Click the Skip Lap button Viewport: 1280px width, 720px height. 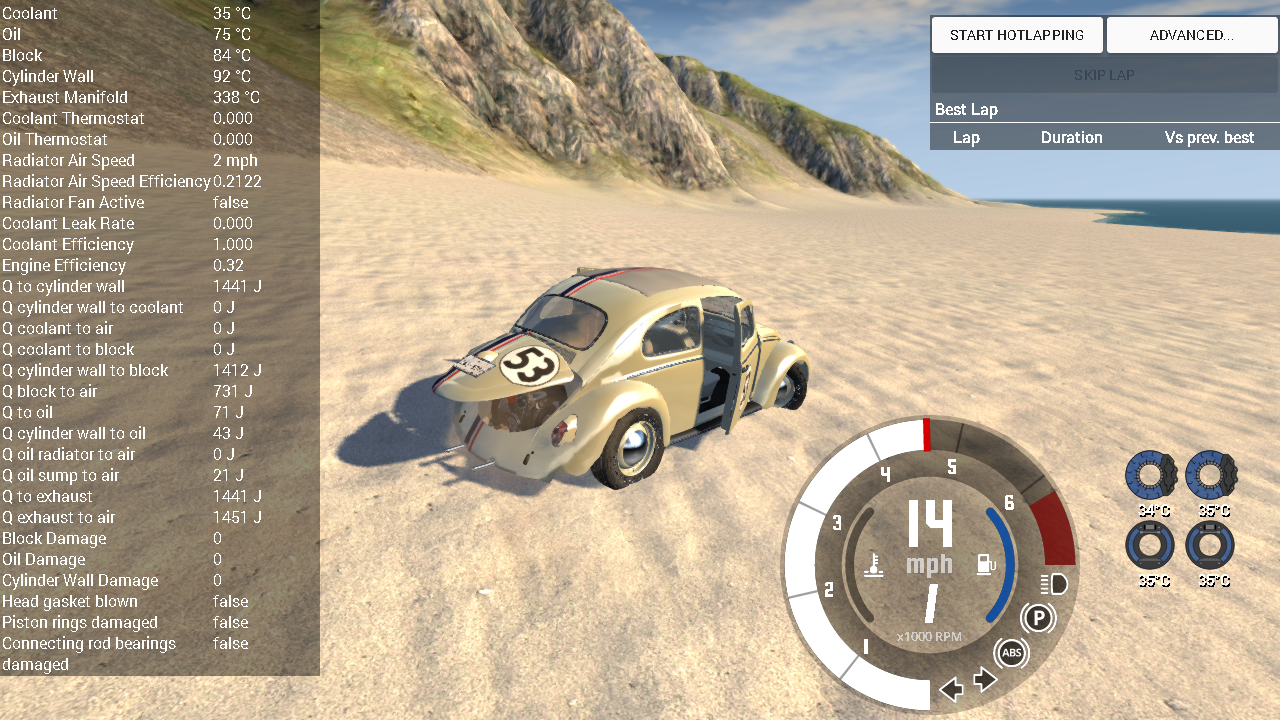(1104, 75)
